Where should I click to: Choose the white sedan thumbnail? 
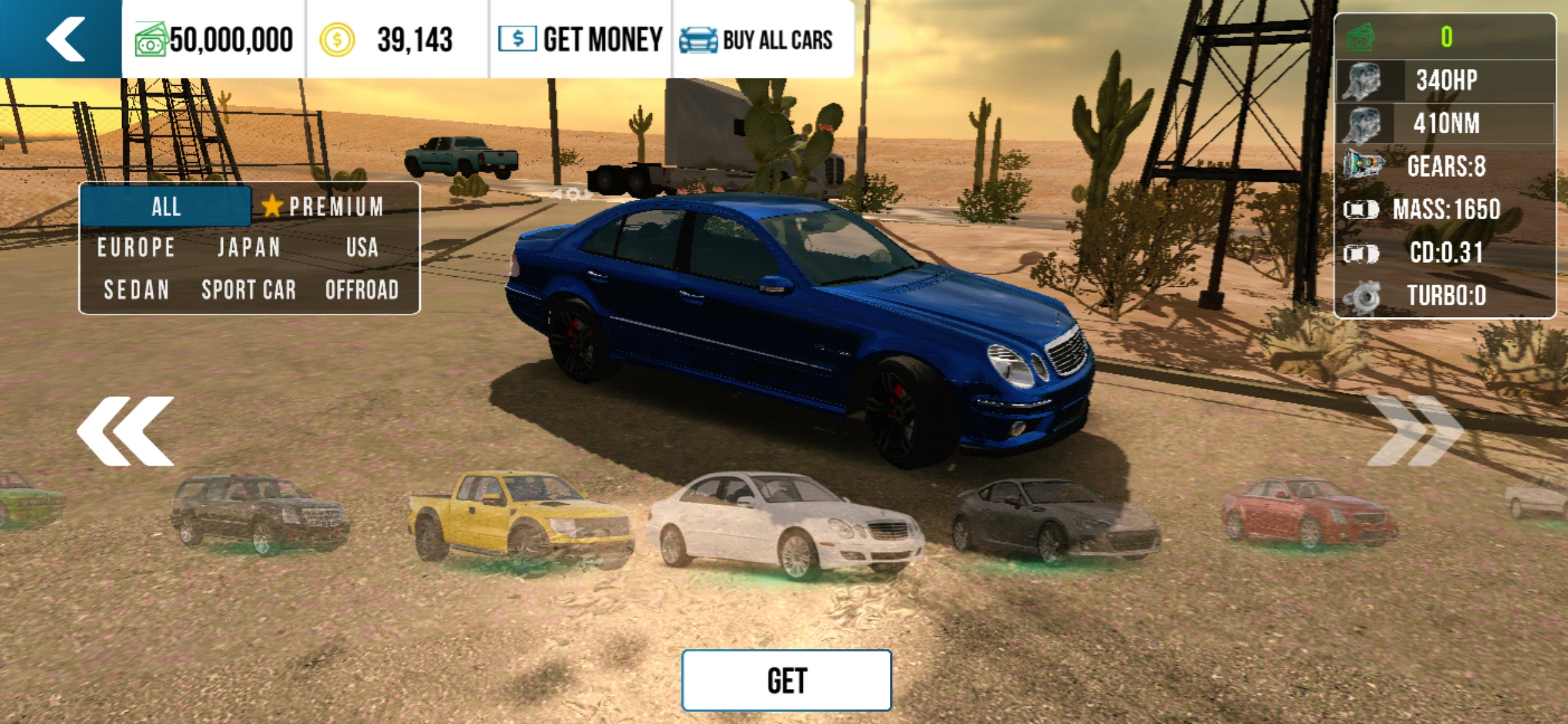pyautogui.click(x=785, y=524)
